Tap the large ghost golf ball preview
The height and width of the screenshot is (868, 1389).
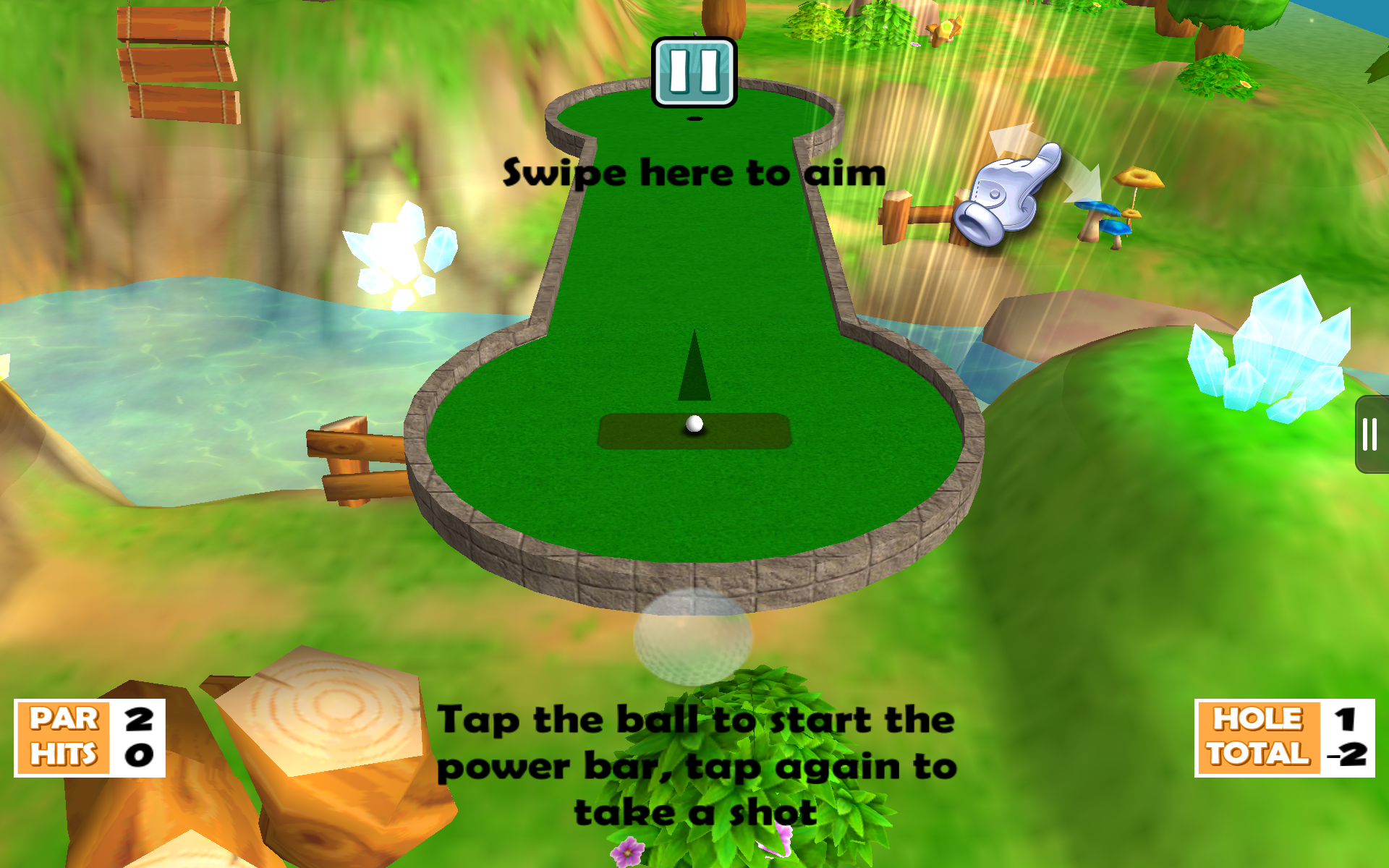pos(692,640)
